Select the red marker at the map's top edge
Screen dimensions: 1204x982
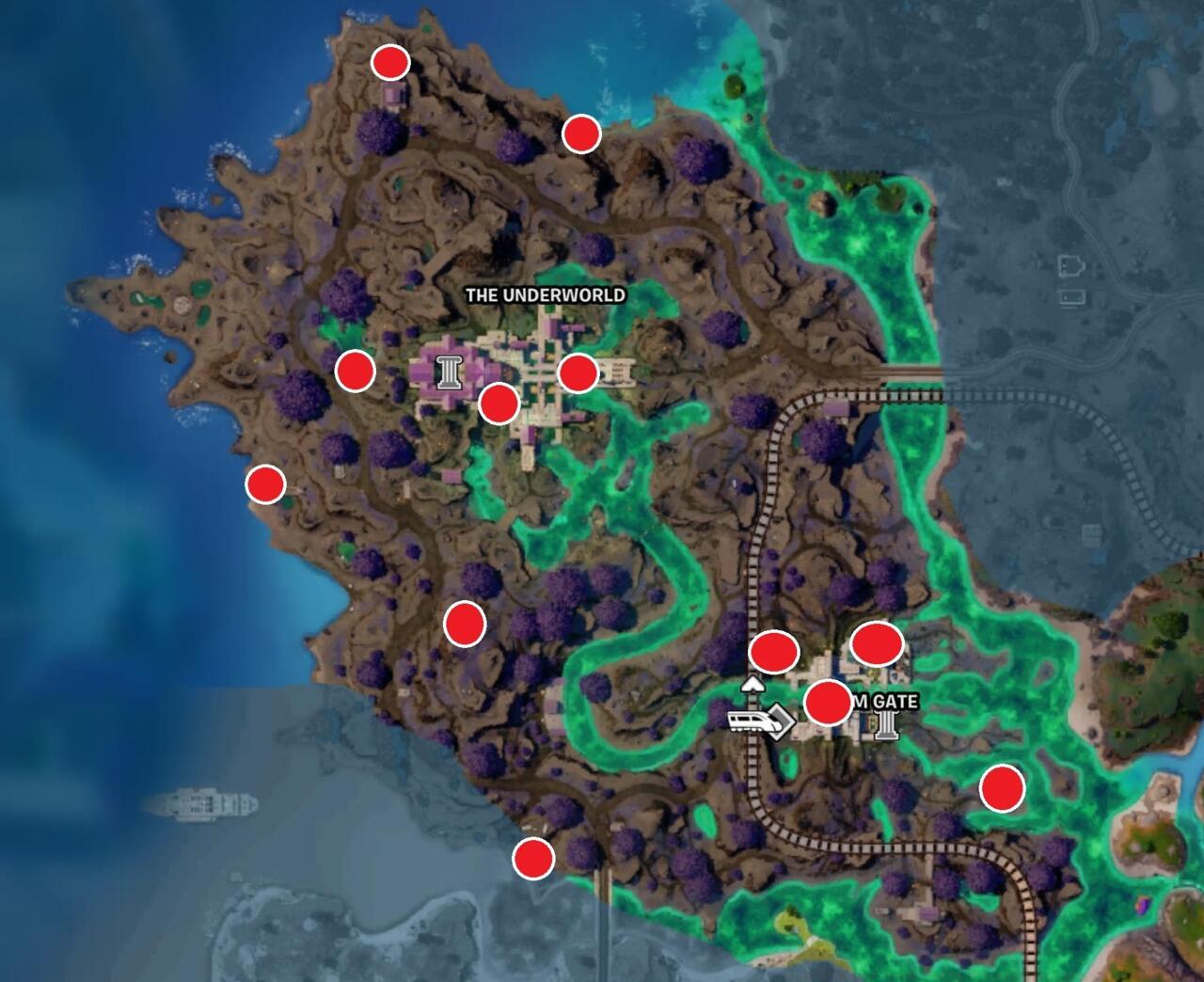click(x=389, y=64)
